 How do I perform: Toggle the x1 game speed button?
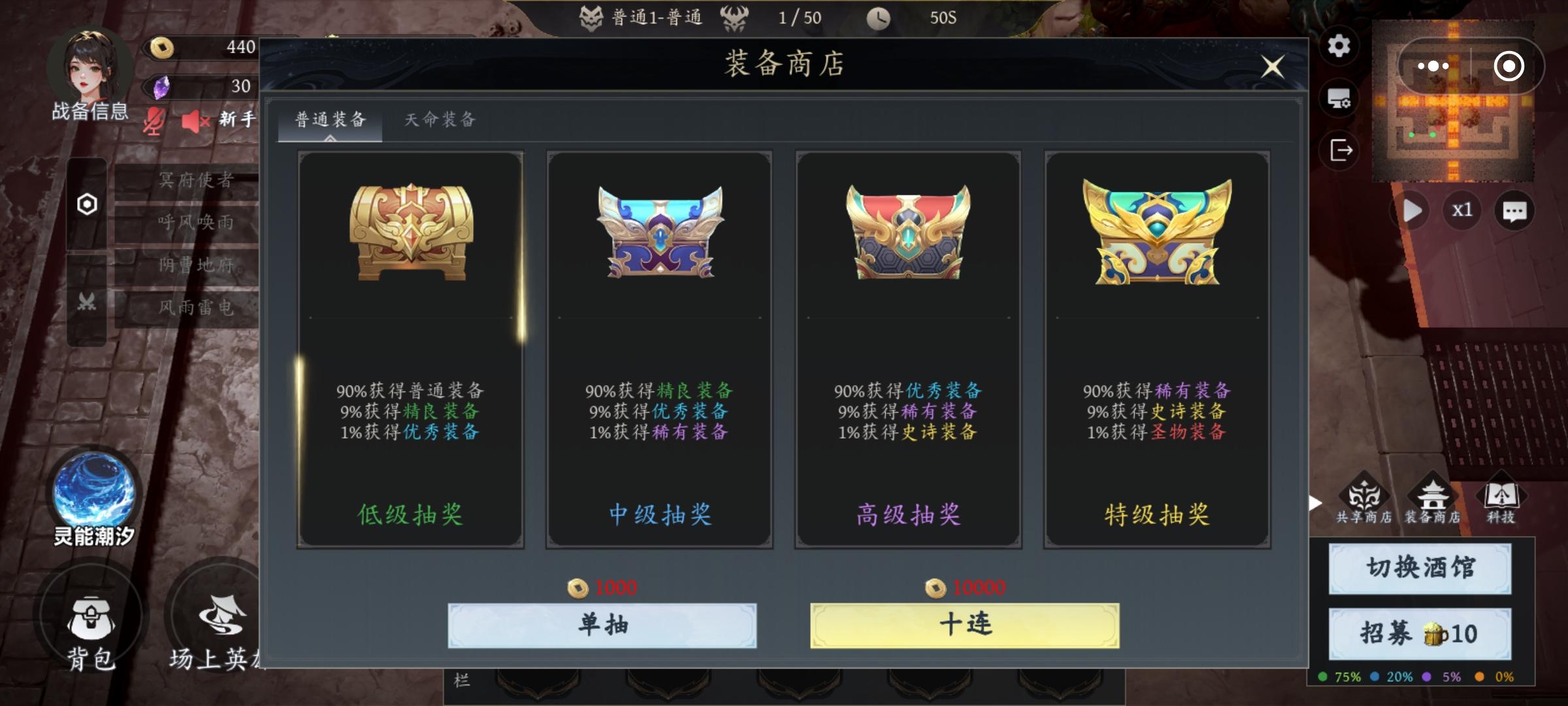click(1462, 210)
